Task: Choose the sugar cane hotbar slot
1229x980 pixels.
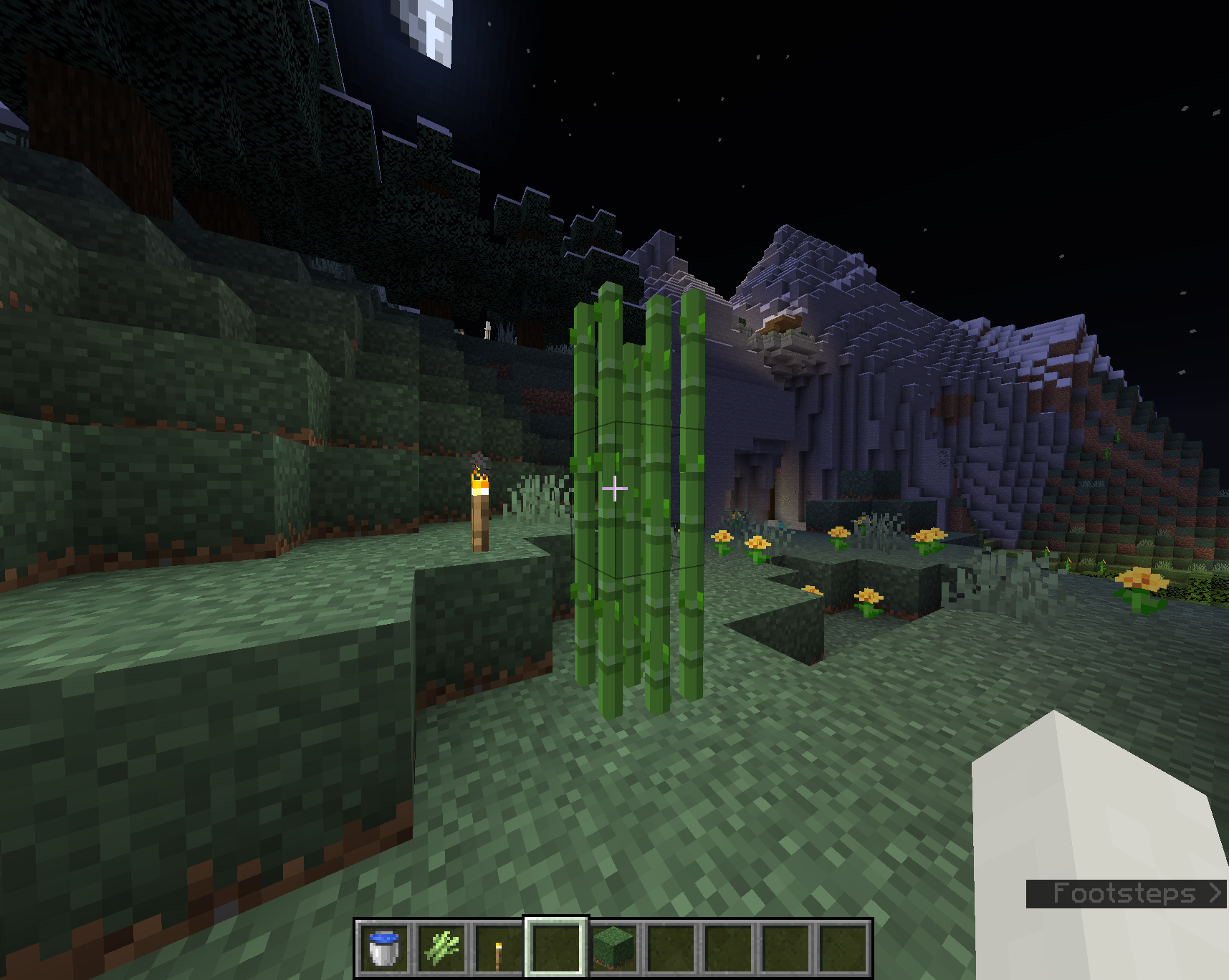Action: 441,948
